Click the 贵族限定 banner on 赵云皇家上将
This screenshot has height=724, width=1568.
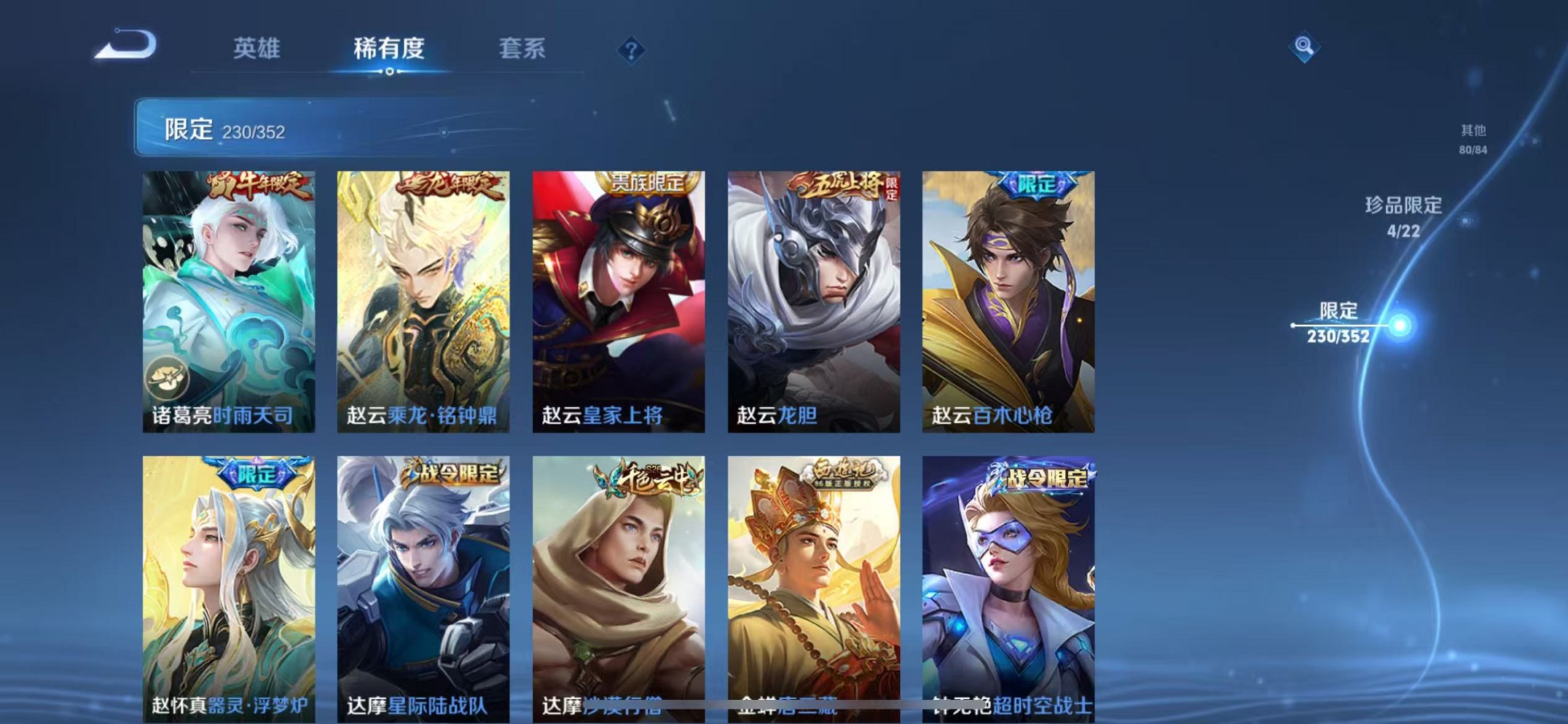coord(648,182)
